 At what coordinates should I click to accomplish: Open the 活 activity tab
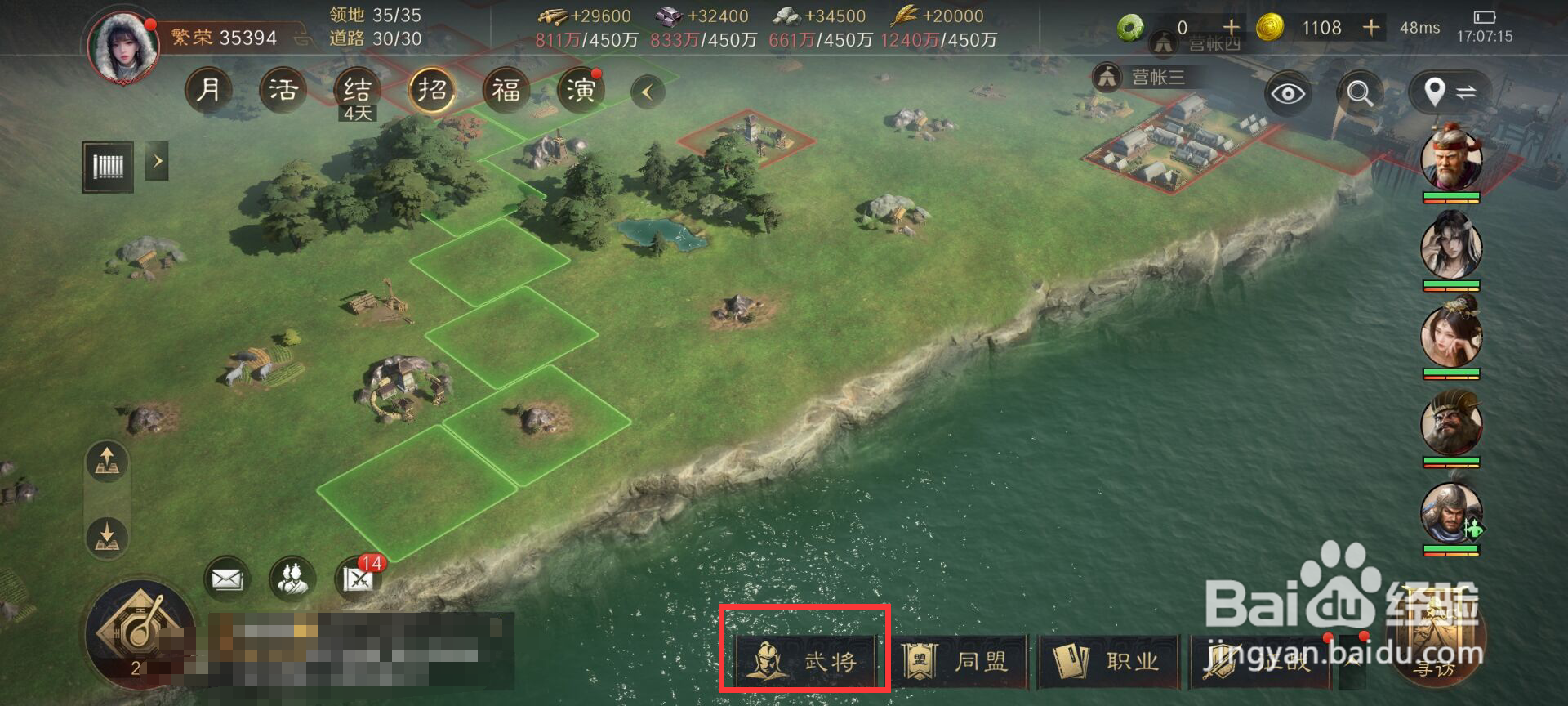(x=283, y=90)
